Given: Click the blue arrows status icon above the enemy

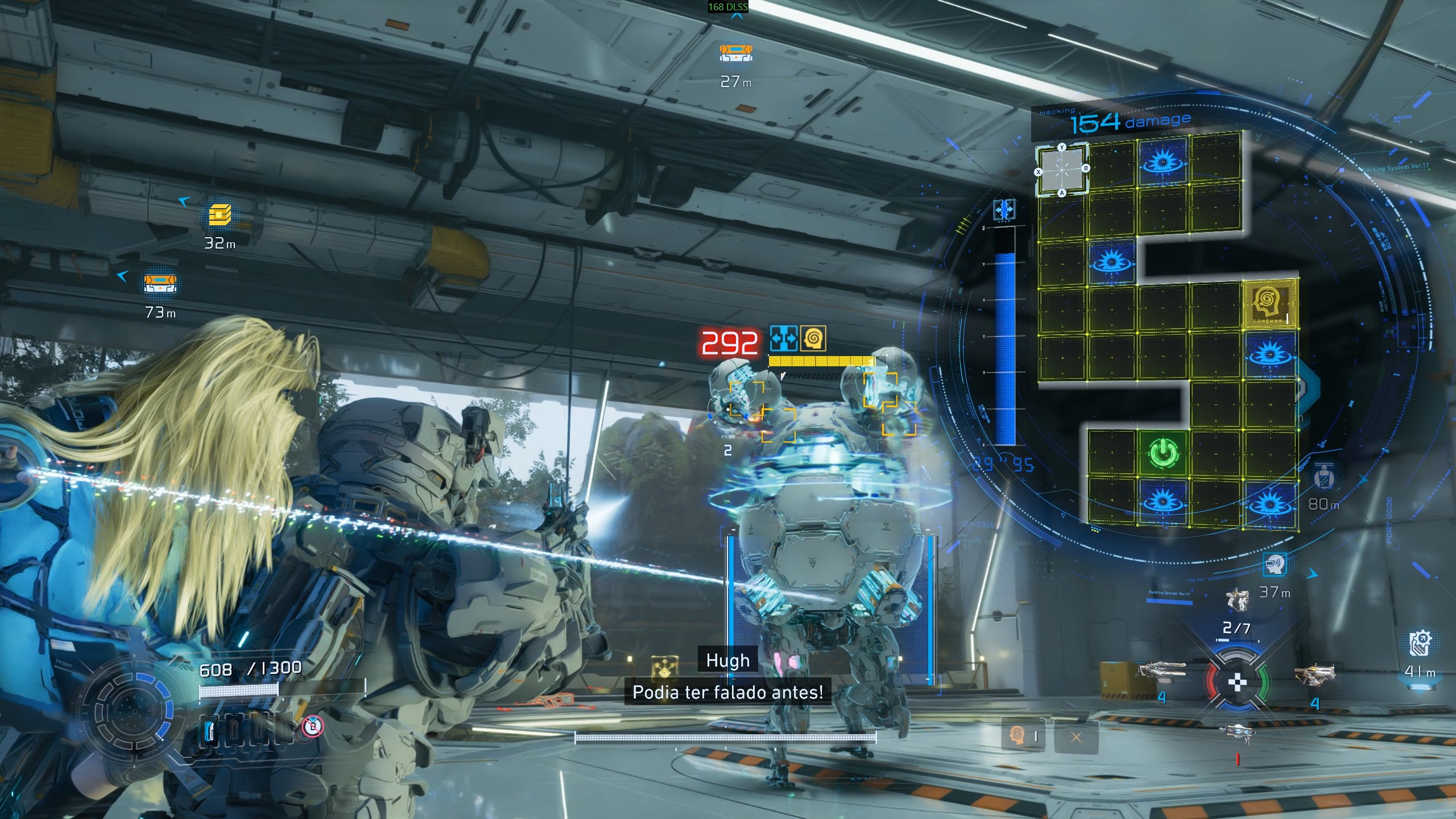Looking at the screenshot, I should click(783, 339).
